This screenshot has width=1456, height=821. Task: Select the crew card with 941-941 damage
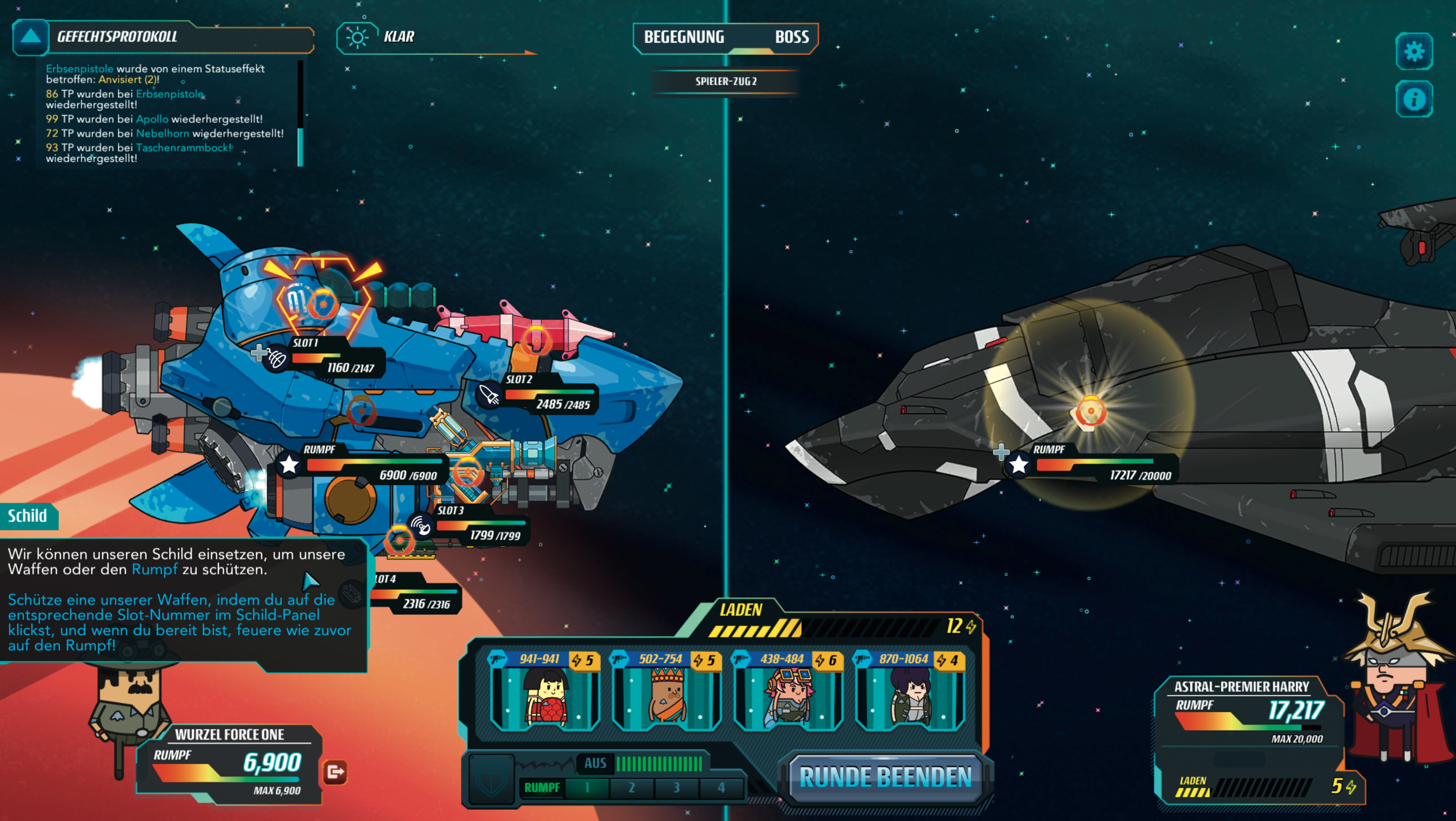tap(545, 691)
